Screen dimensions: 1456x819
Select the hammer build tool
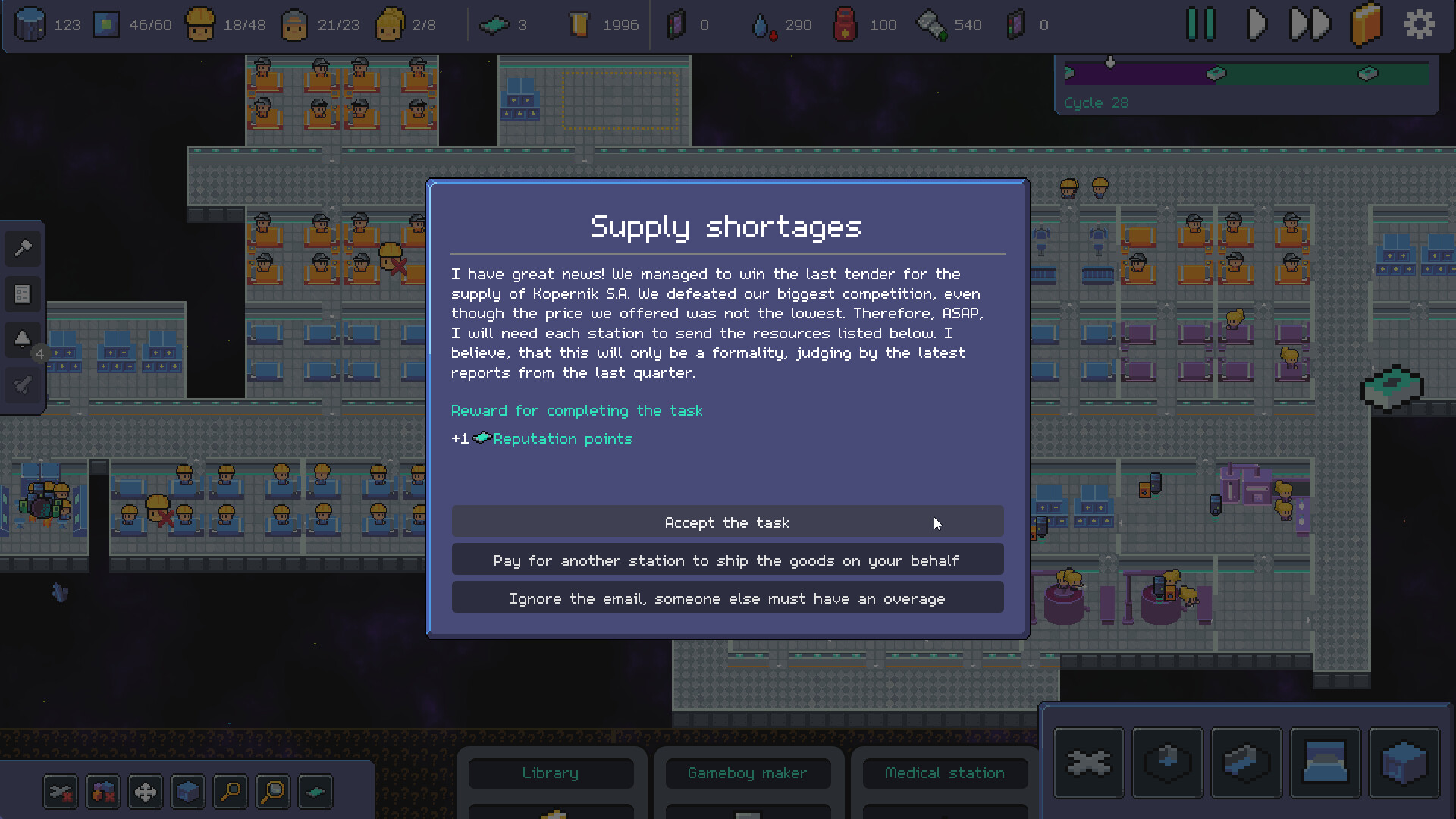click(x=23, y=249)
